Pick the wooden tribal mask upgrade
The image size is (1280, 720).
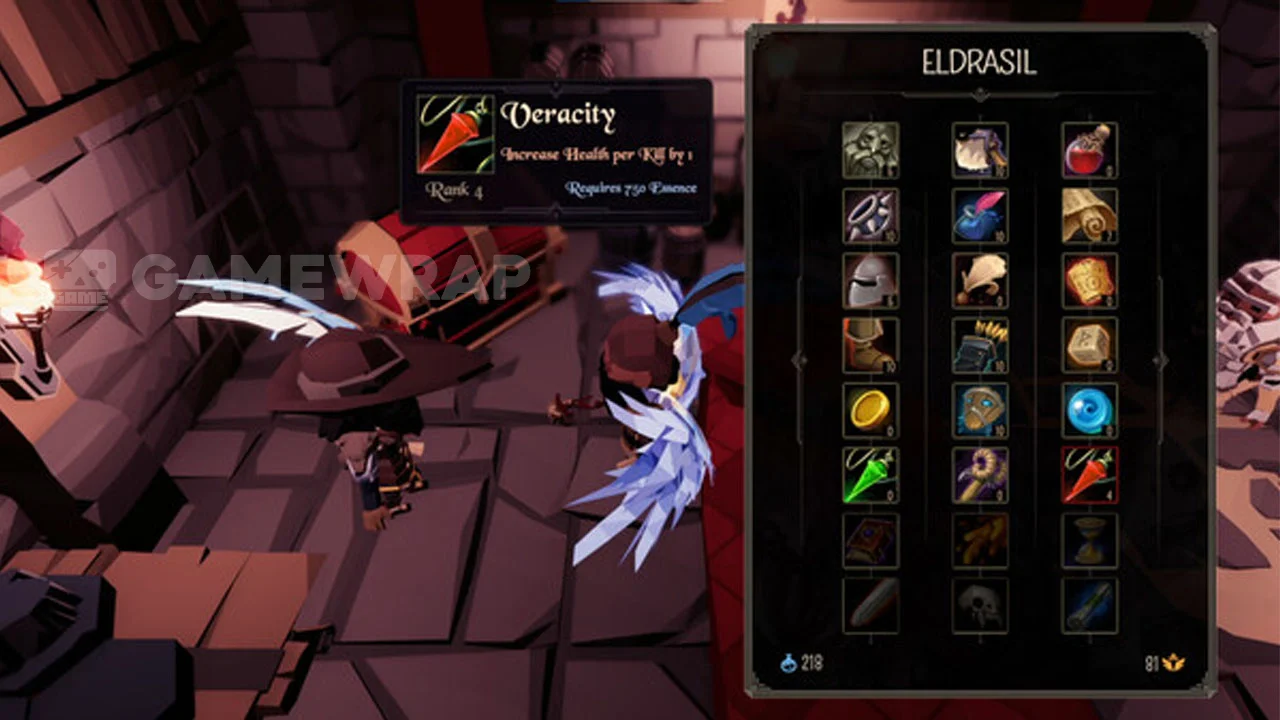pyautogui.click(x=980, y=410)
